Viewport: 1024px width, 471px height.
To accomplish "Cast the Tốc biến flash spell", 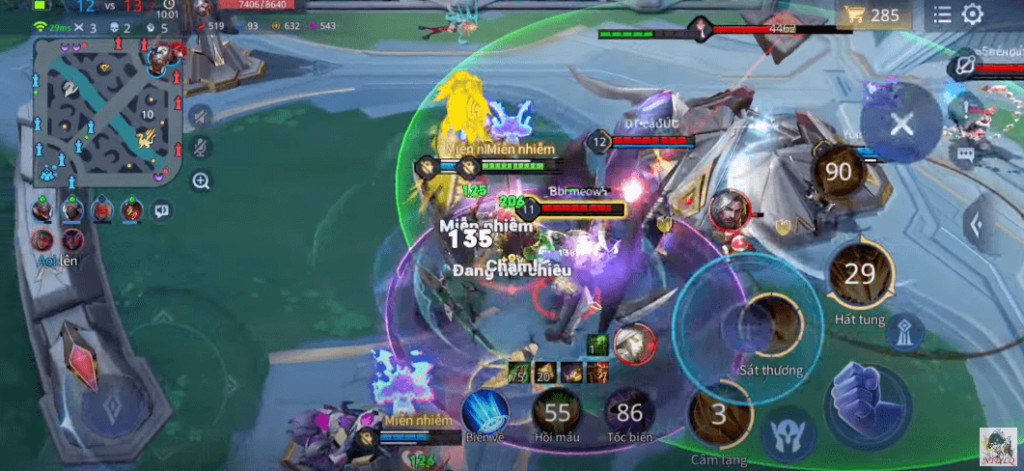I will tap(630, 412).
